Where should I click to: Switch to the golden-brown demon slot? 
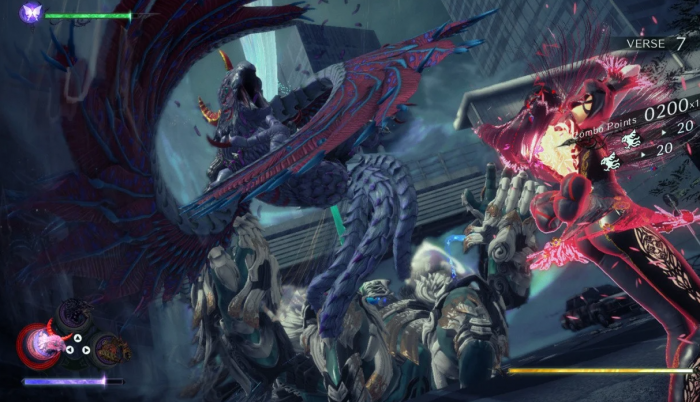[x=112, y=348]
